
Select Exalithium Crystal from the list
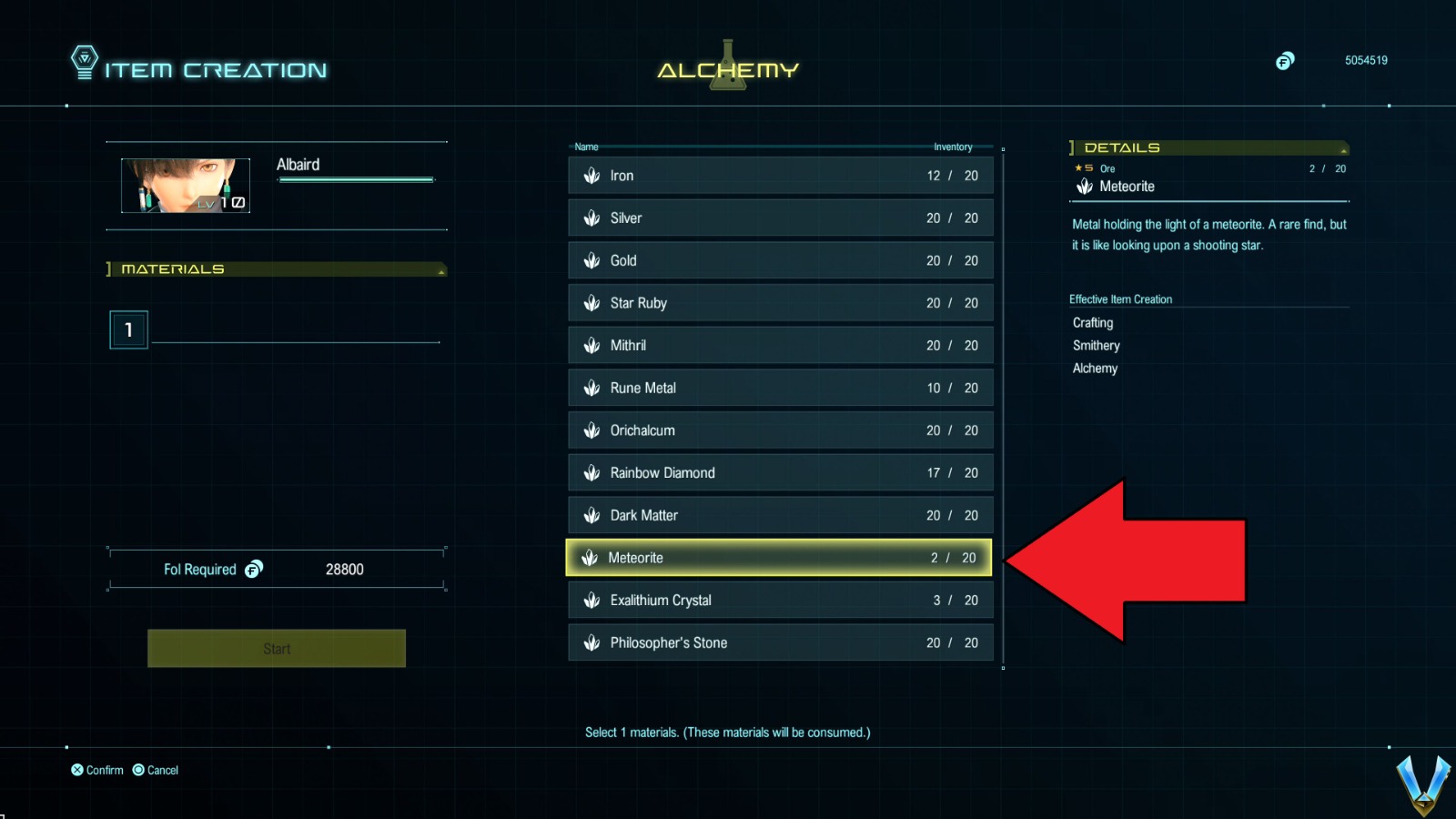coord(778,600)
